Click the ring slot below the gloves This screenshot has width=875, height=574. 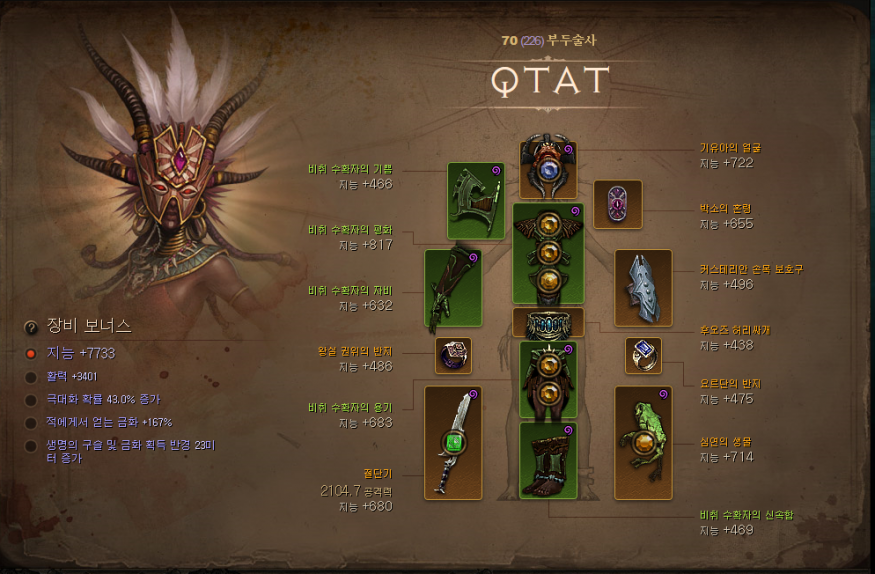(453, 355)
